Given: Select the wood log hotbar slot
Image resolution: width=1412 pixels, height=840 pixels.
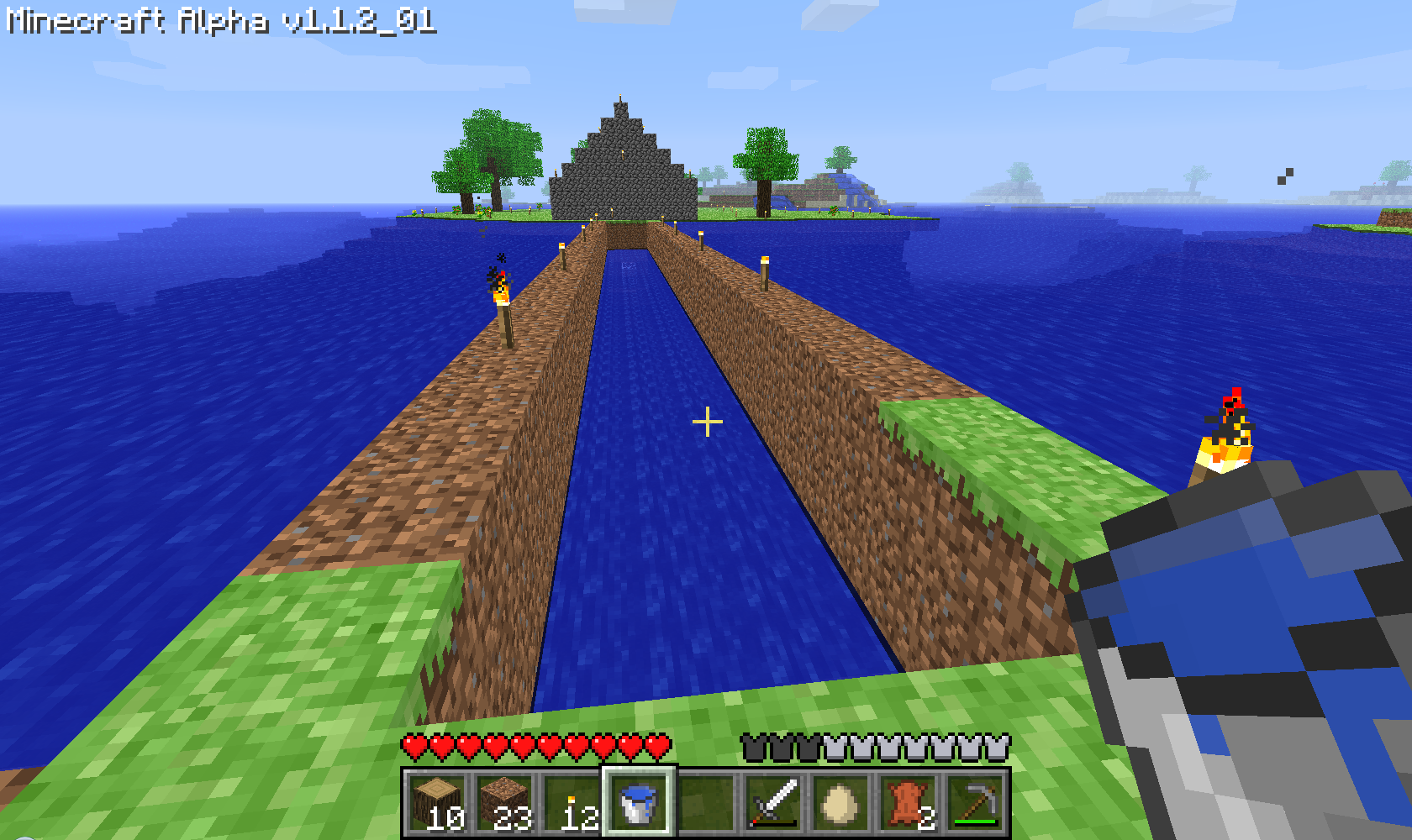Looking at the screenshot, I should click(437, 804).
